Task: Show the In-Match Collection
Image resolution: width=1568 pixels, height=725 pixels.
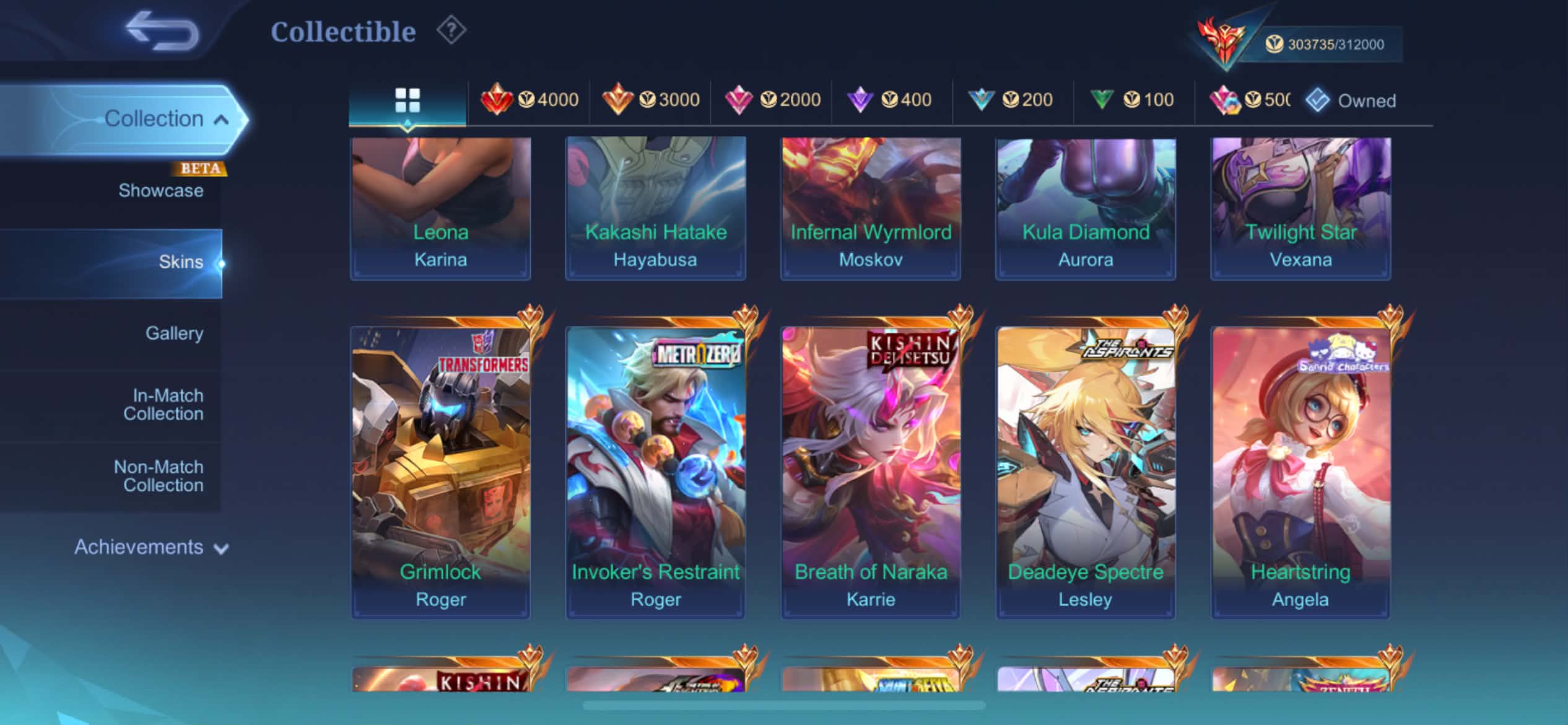Action: (x=163, y=405)
